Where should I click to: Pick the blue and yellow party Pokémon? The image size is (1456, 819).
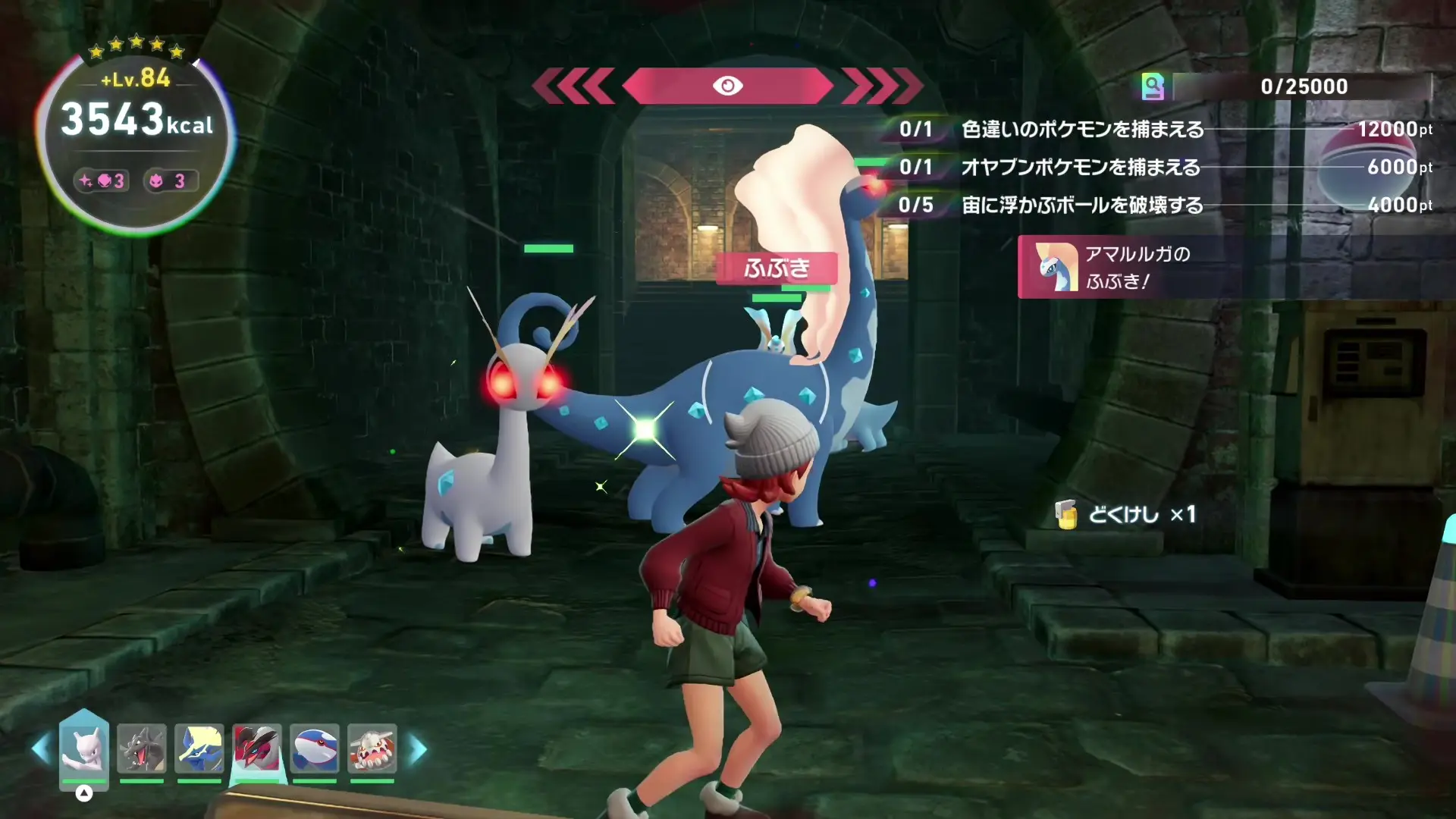point(199,748)
